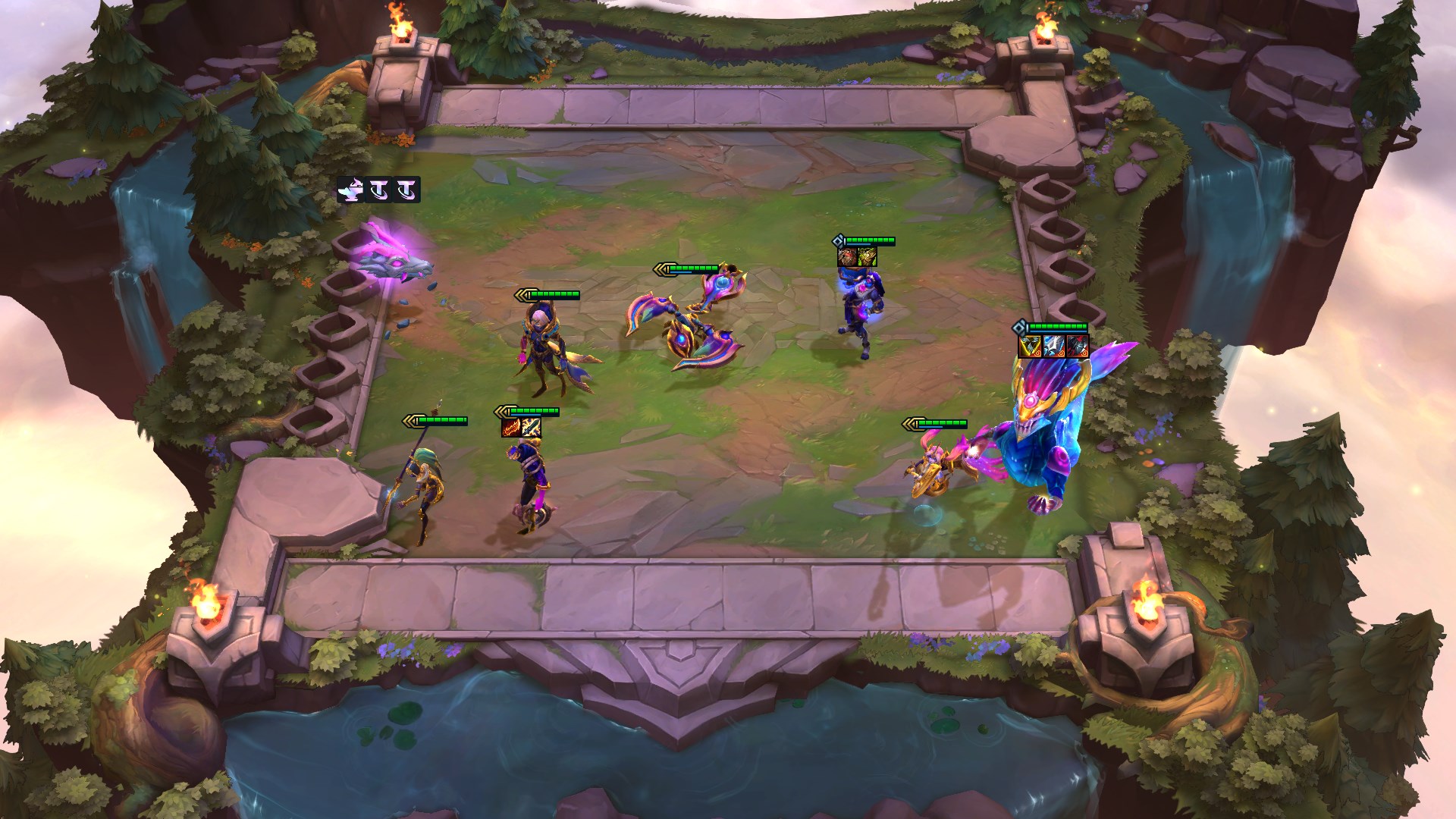Select the red flaming claw item icon
This screenshot has height=819, width=1456.
click(x=511, y=428)
